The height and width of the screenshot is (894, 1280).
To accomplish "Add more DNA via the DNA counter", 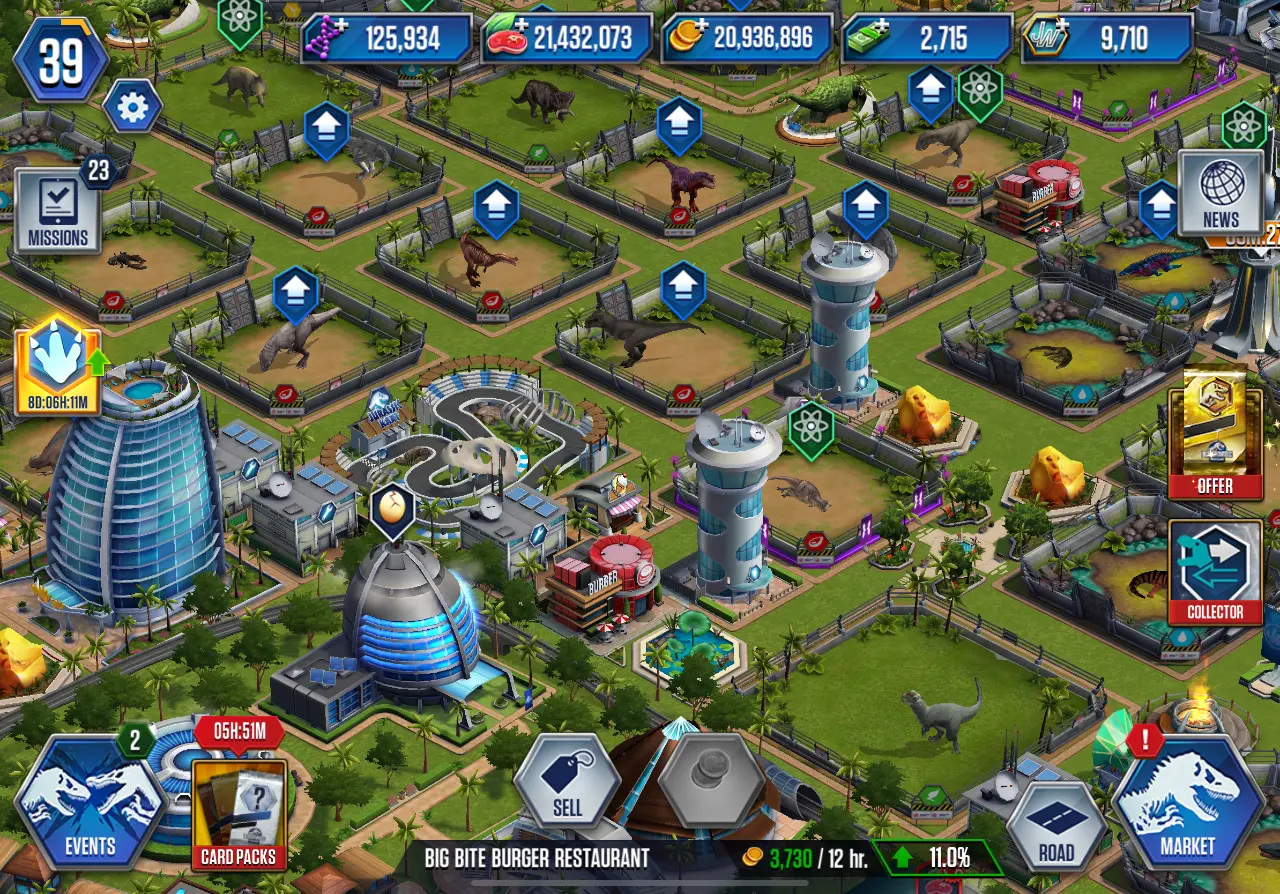I will [387, 39].
